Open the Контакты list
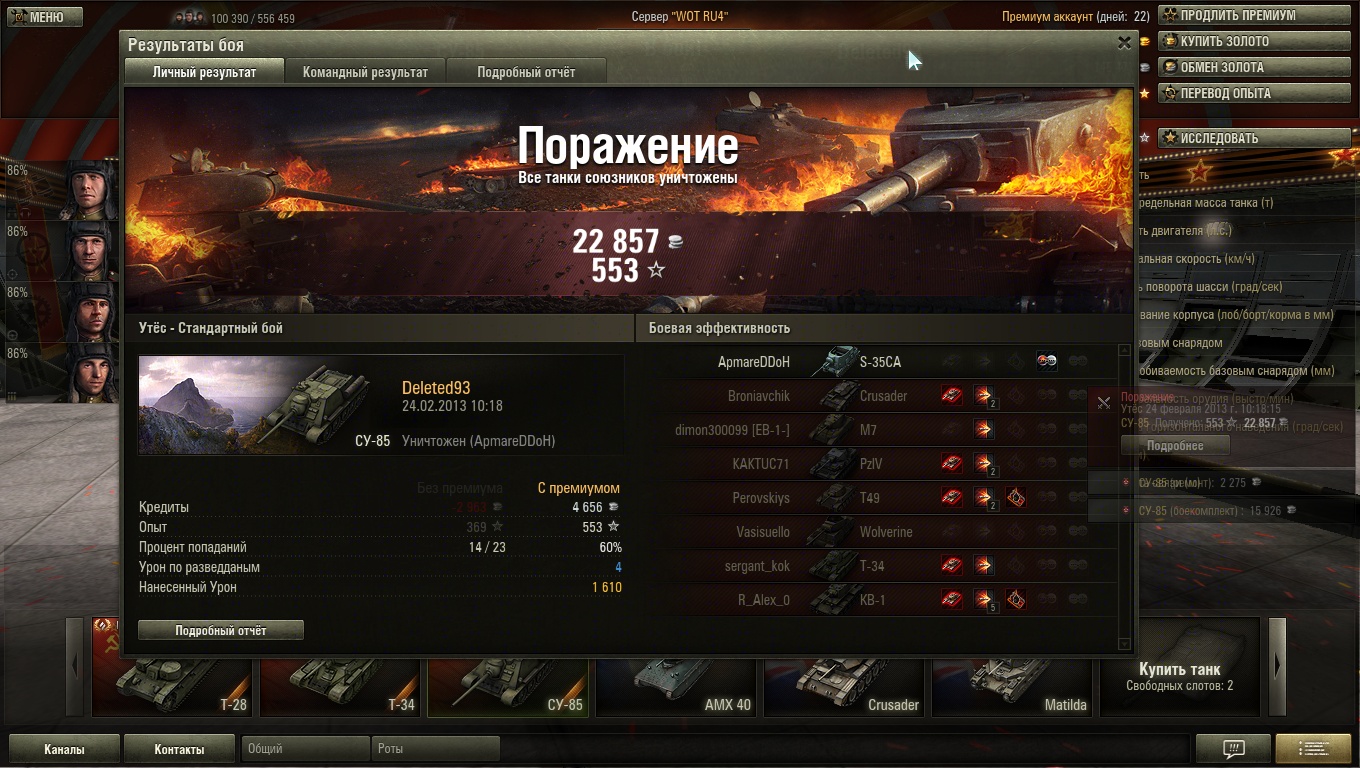The image size is (1360, 768). click(x=179, y=749)
